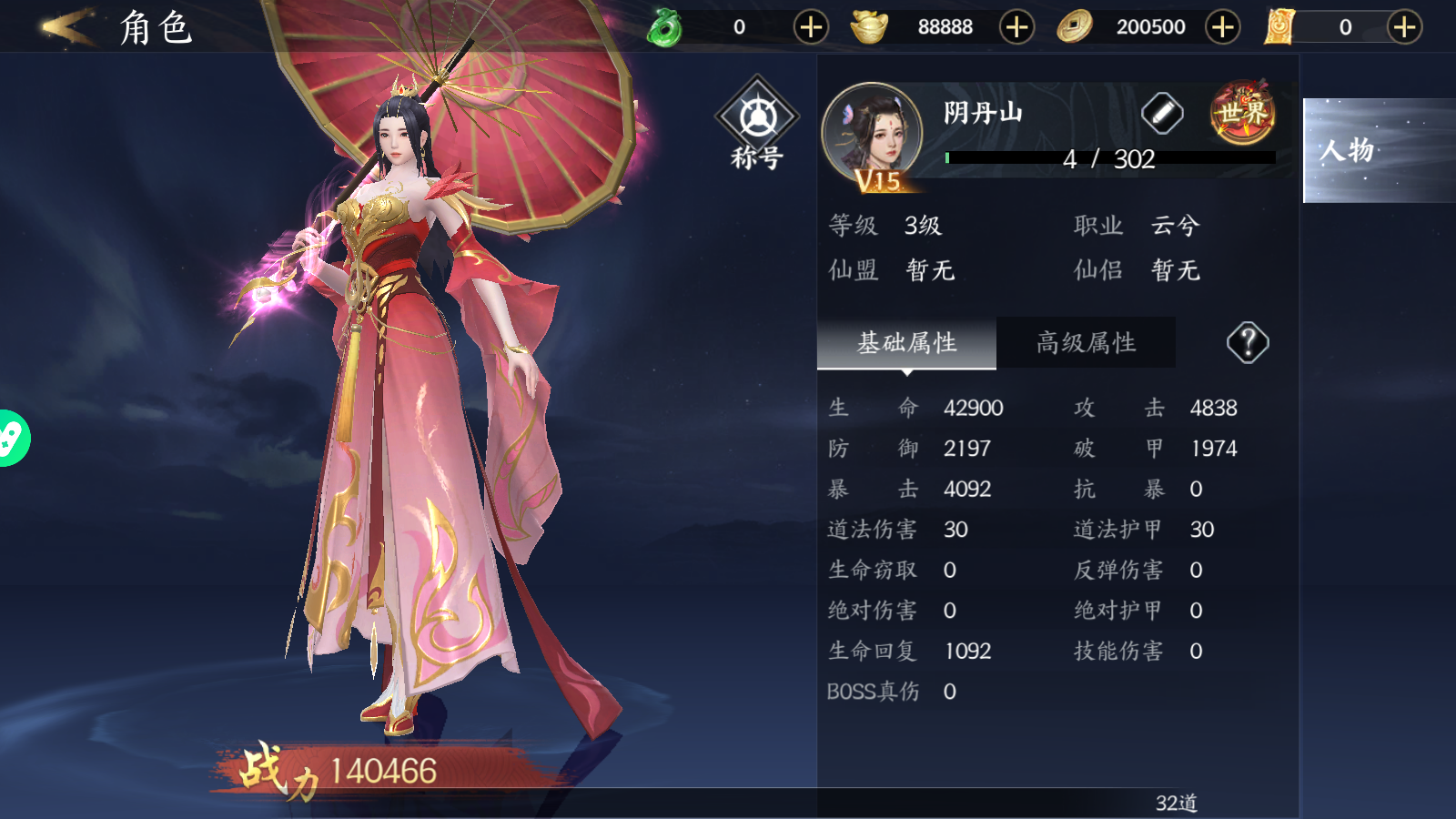Click the back arrow beside 角色
The width and height of the screenshot is (1456, 819).
tap(68, 27)
